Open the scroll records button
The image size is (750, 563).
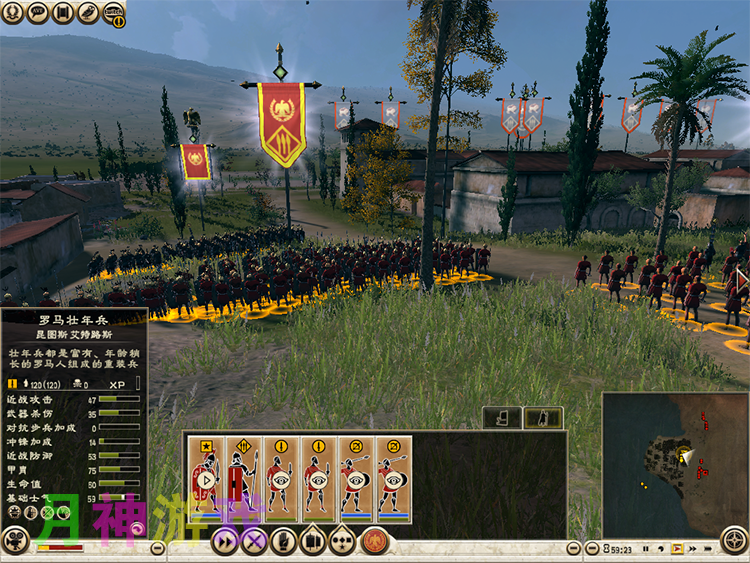point(63,13)
